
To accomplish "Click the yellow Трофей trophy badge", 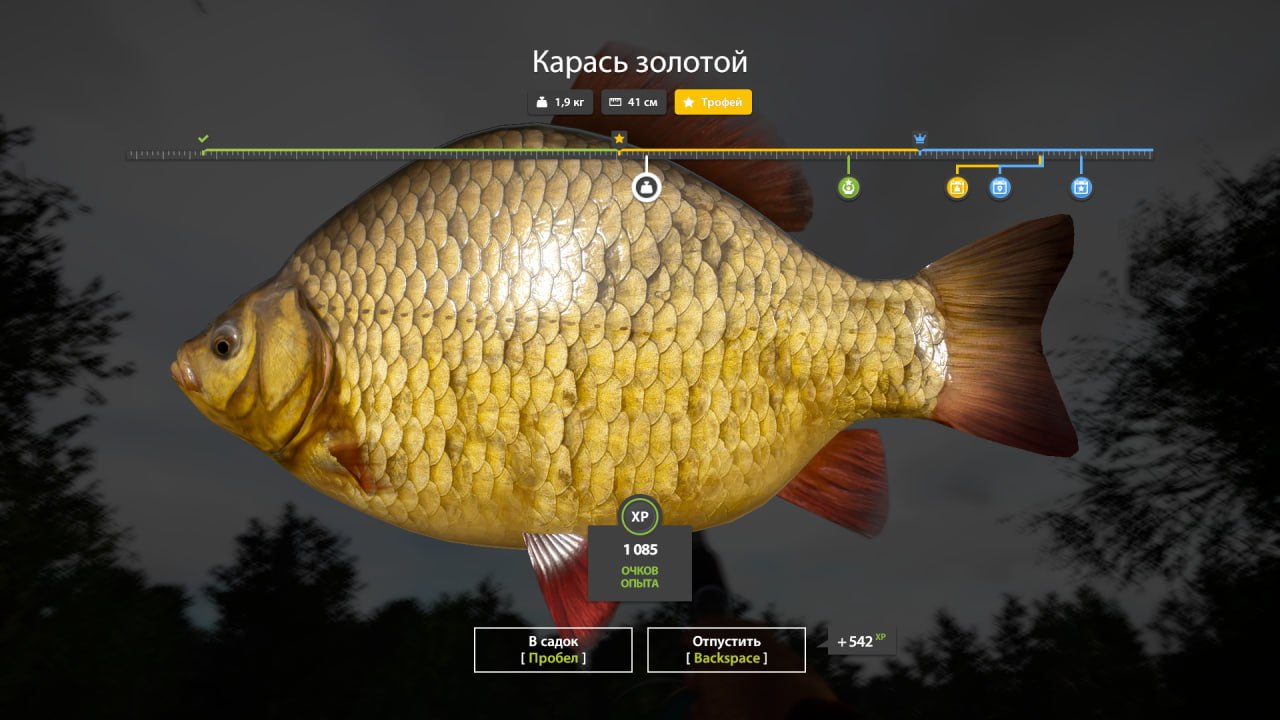I will click(x=713, y=102).
